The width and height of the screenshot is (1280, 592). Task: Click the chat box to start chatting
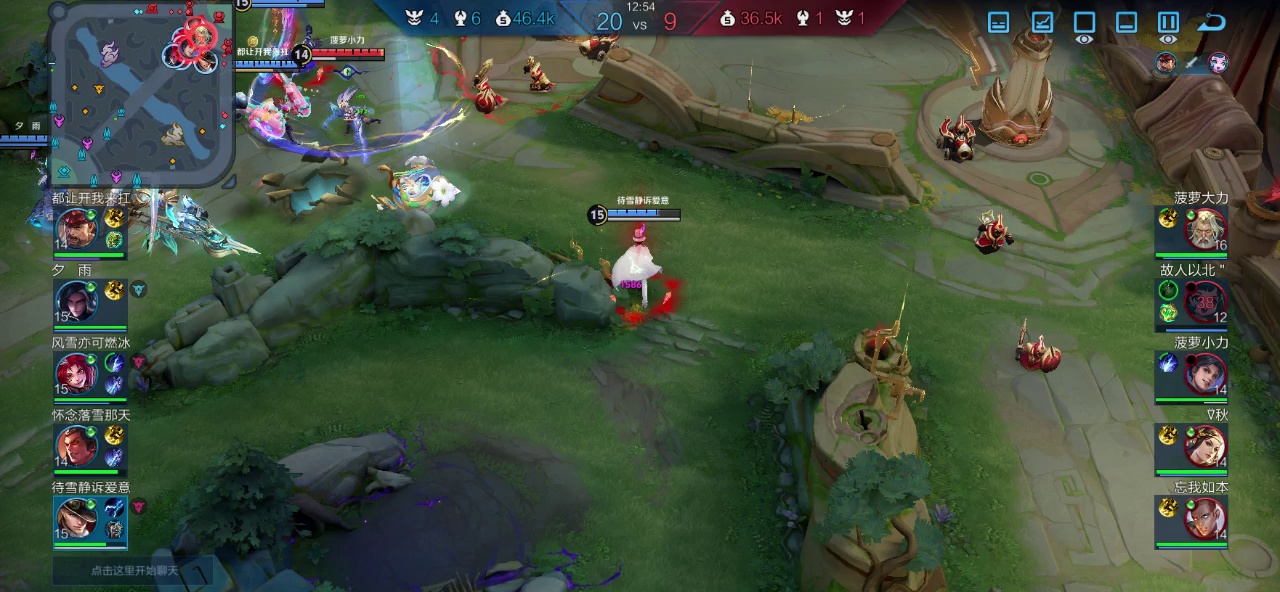(x=132, y=570)
